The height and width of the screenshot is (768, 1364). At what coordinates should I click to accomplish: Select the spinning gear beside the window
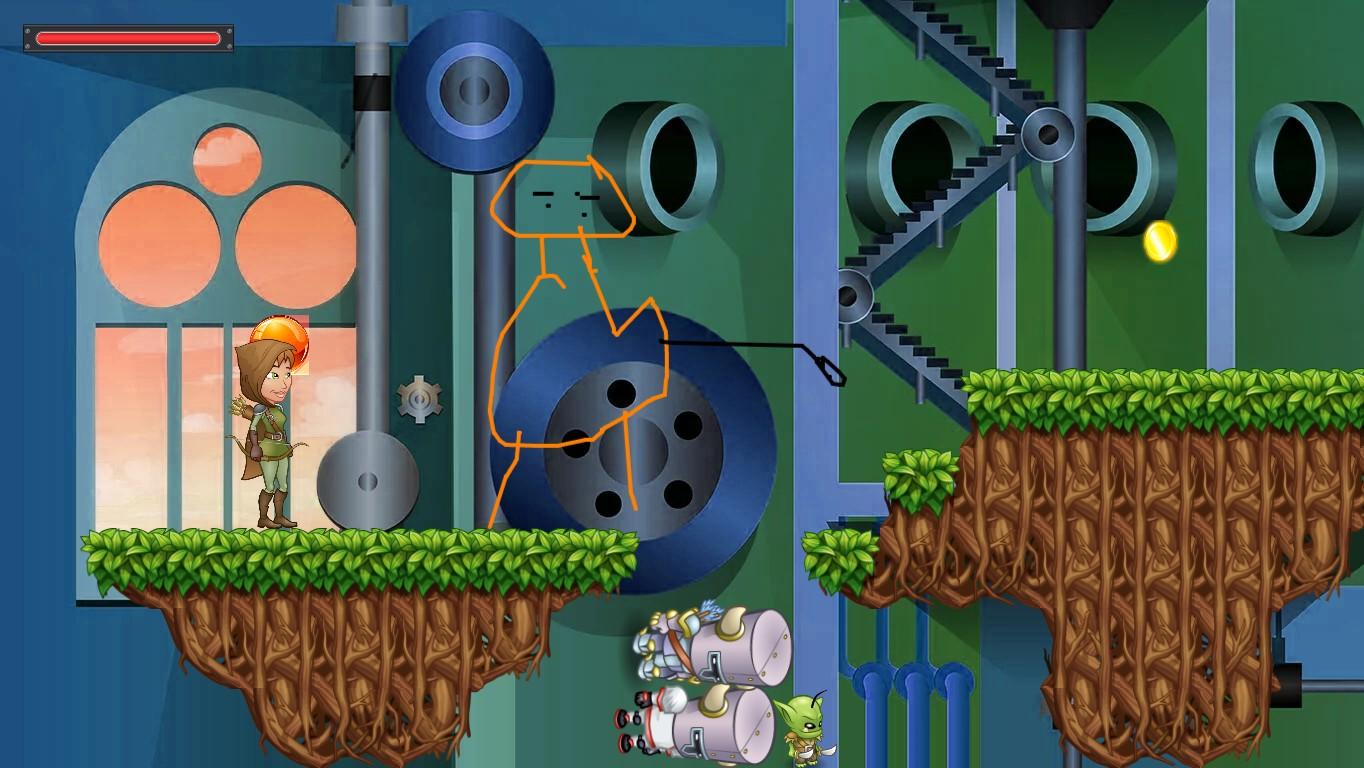click(x=420, y=397)
